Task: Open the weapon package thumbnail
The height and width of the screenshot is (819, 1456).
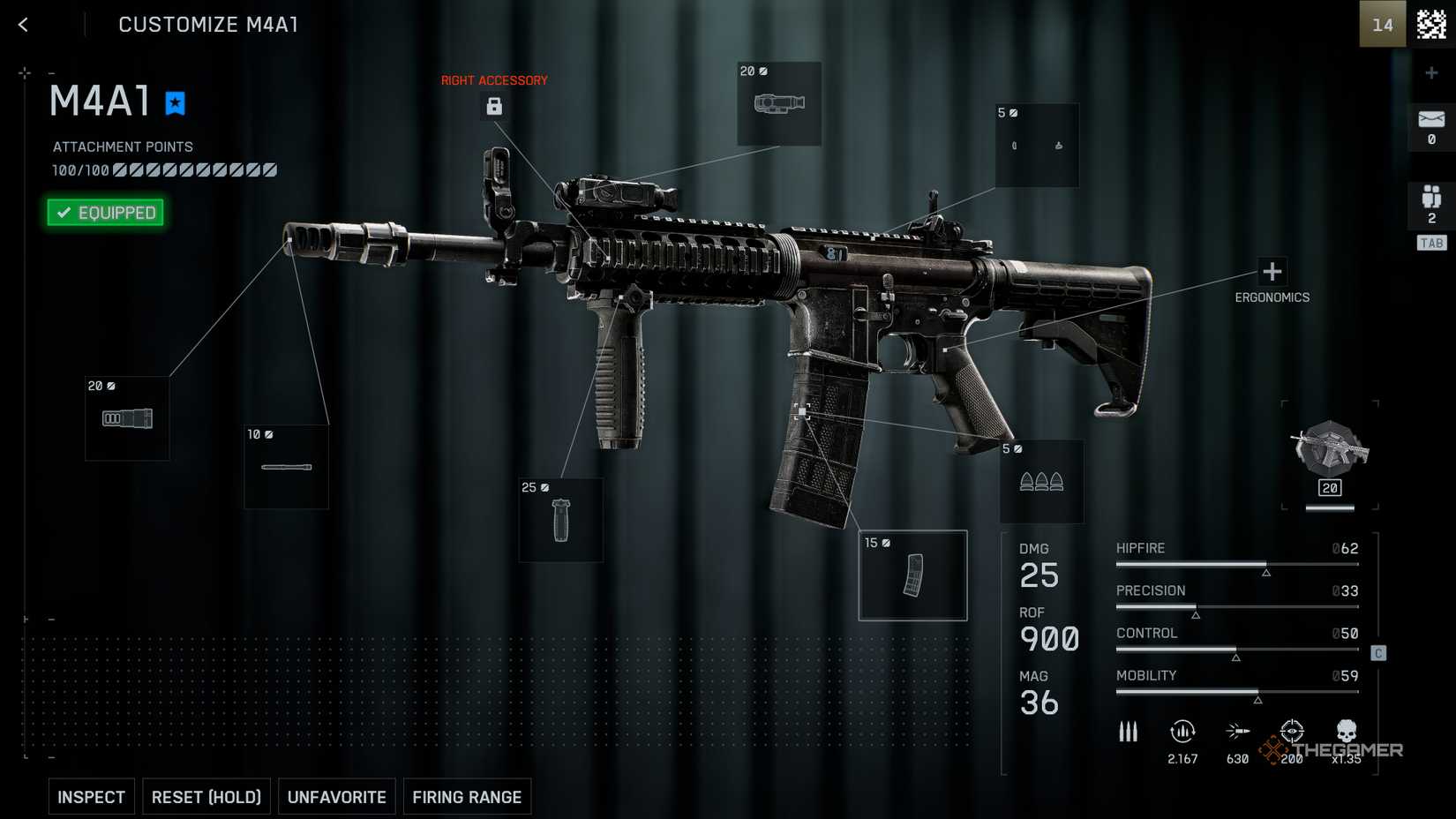Action: click(1330, 456)
